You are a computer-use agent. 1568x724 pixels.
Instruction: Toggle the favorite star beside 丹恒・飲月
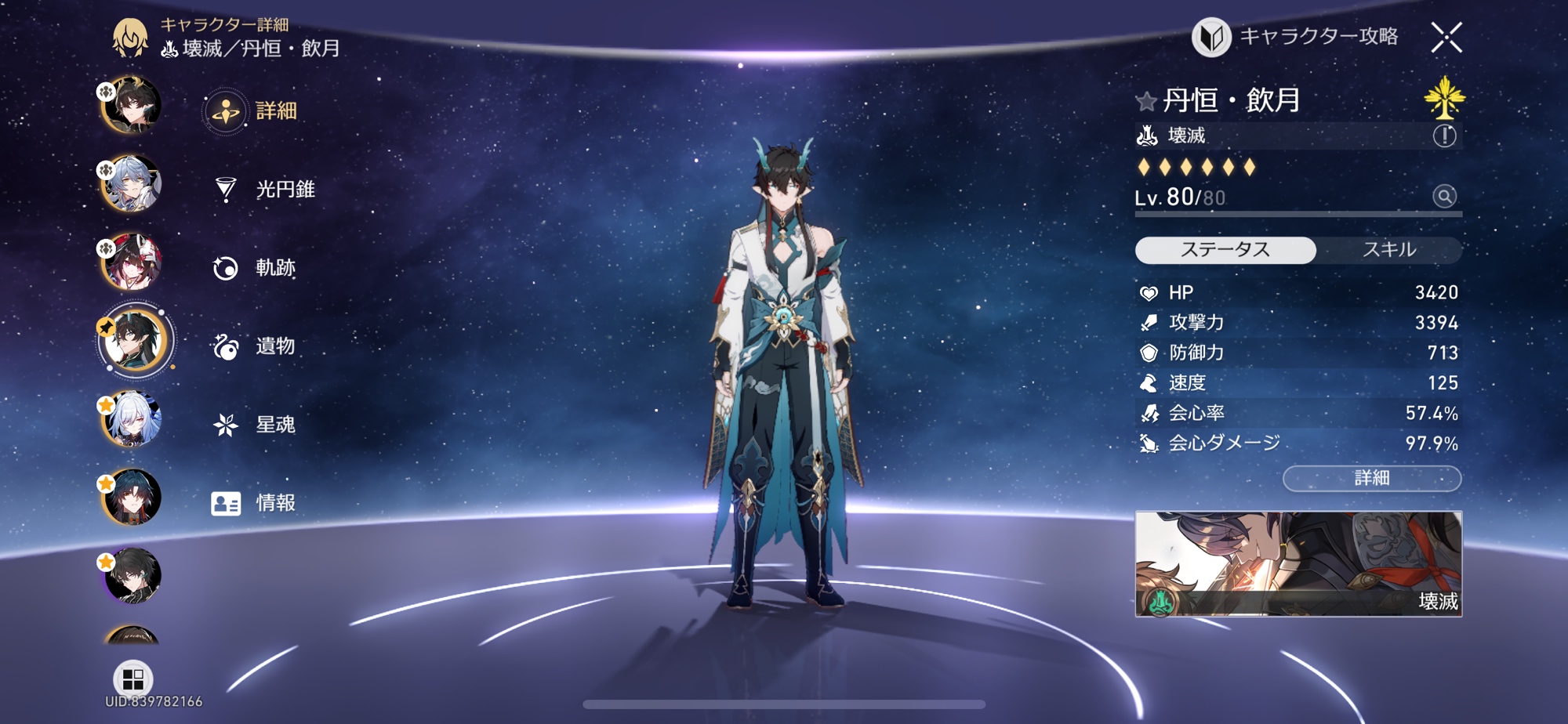tap(1145, 101)
